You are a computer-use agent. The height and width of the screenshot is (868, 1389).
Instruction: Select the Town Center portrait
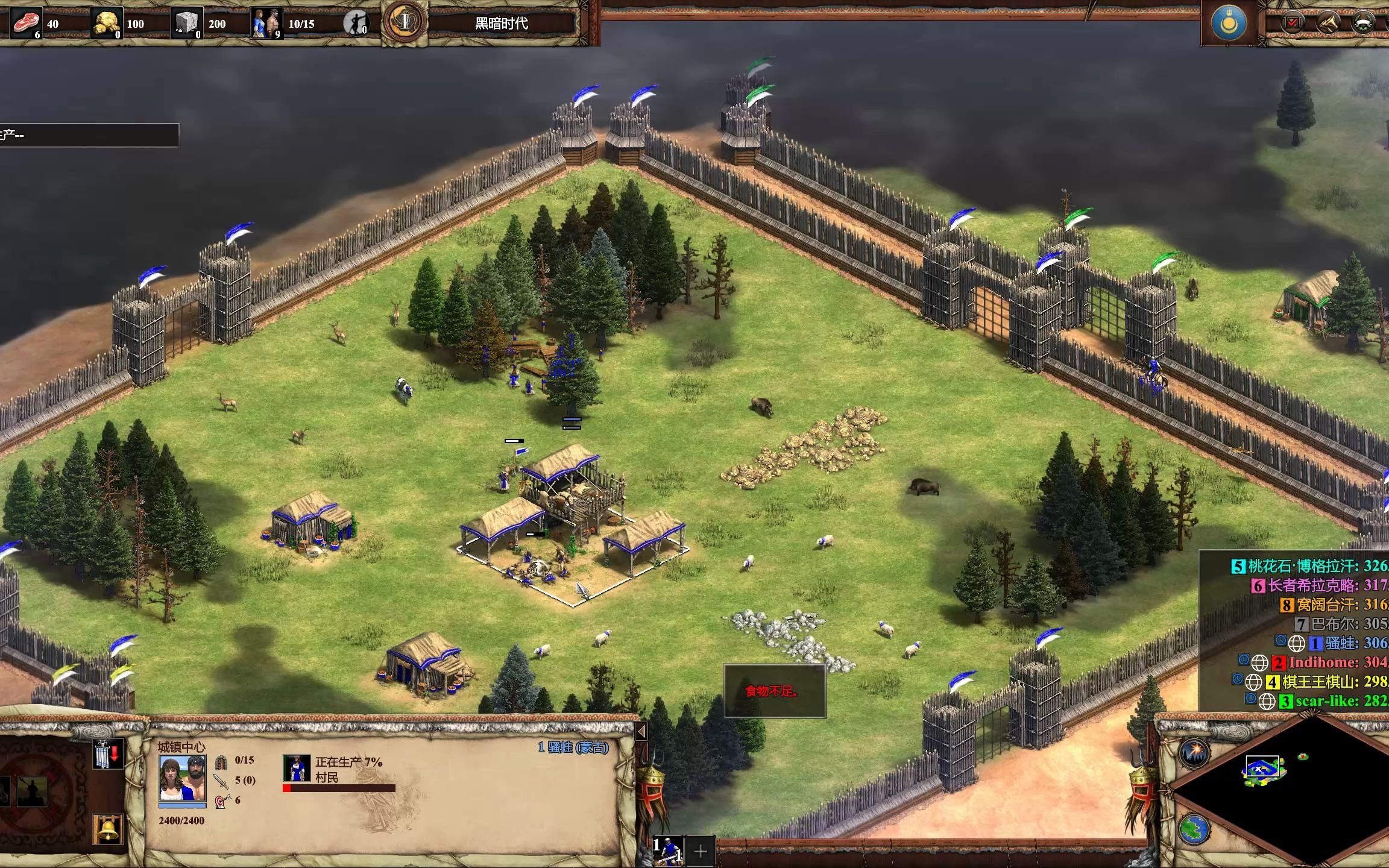pos(182,778)
